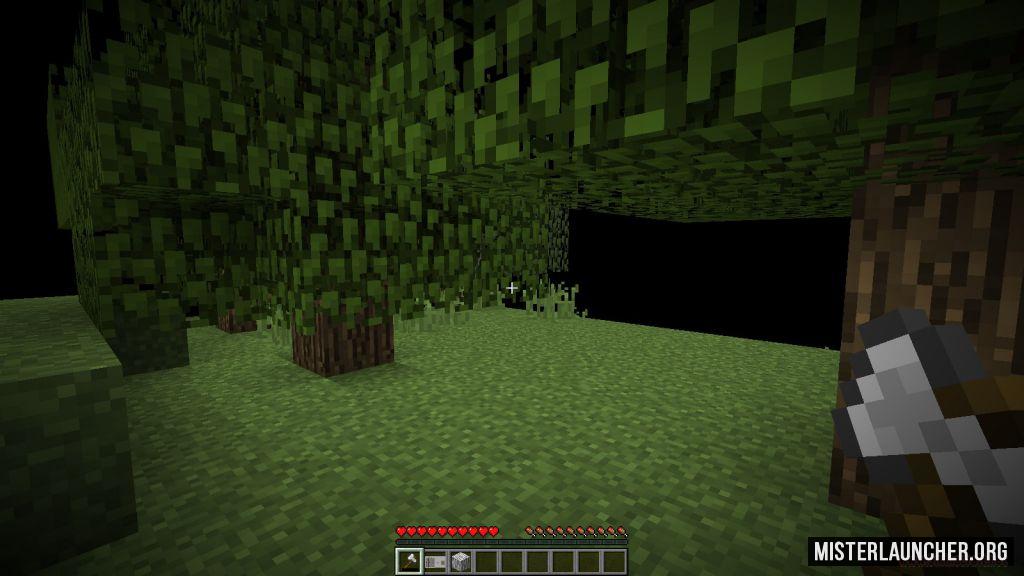The image size is (1024, 576).
Task: Open the MisterLauncher.org watermark link
Action: point(909,551)
